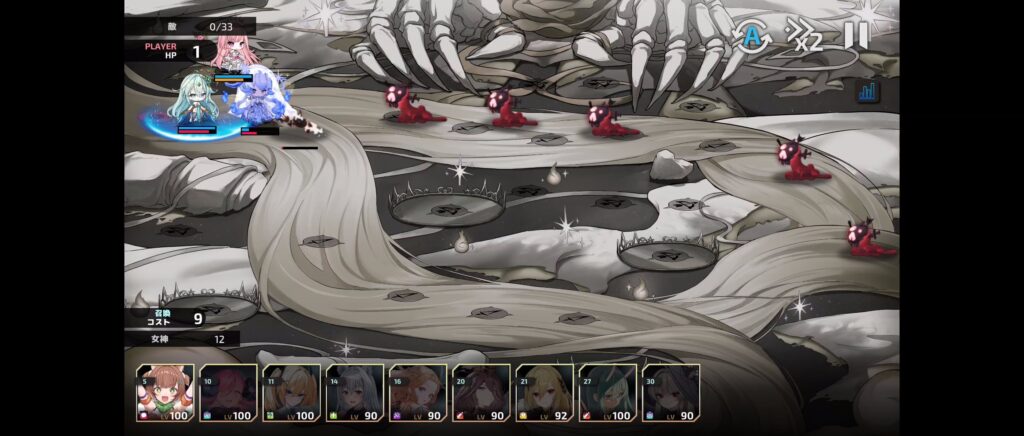Choose the cost 20 unit card
Viewport: 1024px width, 436px height.
point(481,393)
